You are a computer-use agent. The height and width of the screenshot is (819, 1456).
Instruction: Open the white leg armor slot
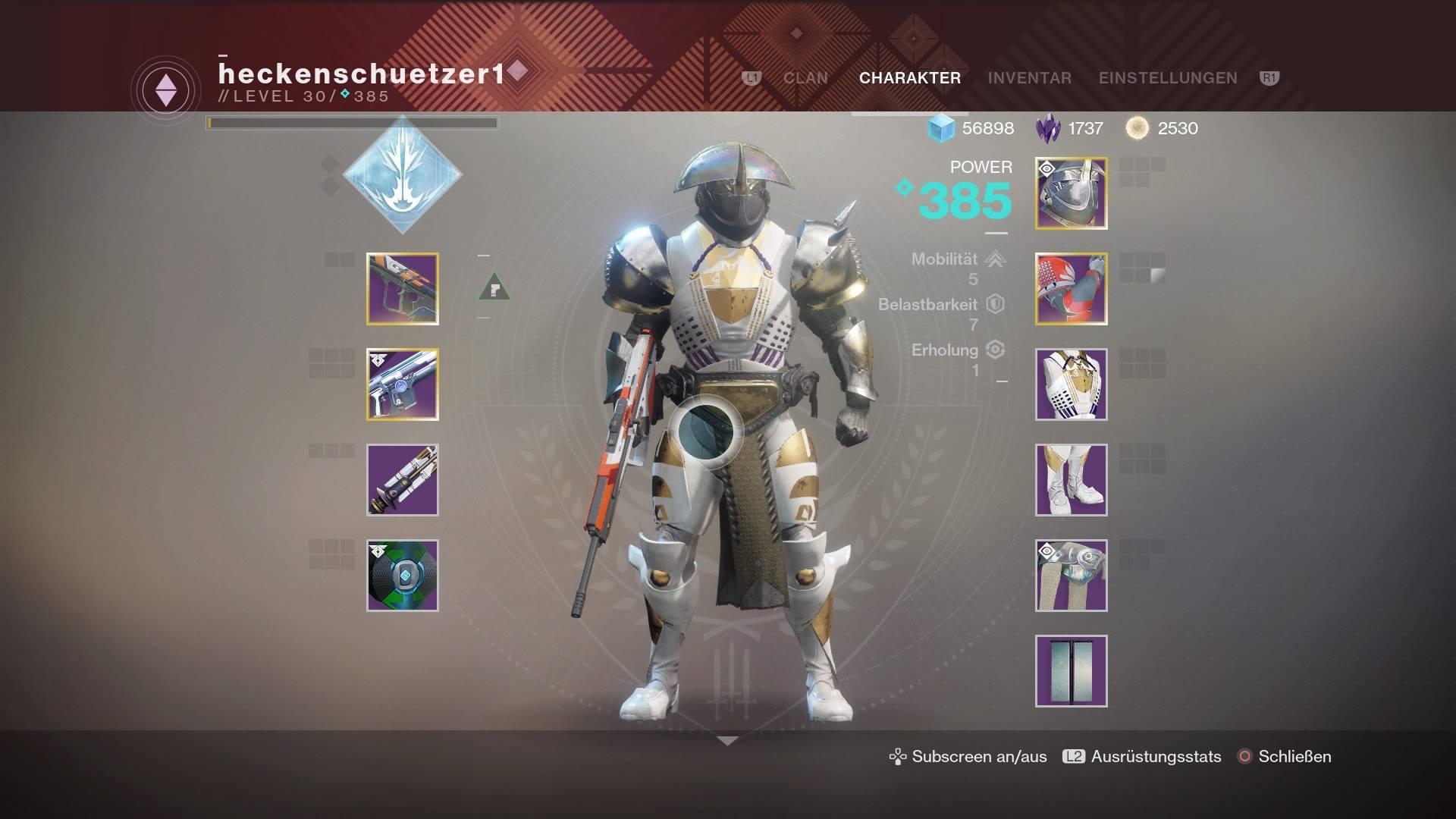[1071, 480]
